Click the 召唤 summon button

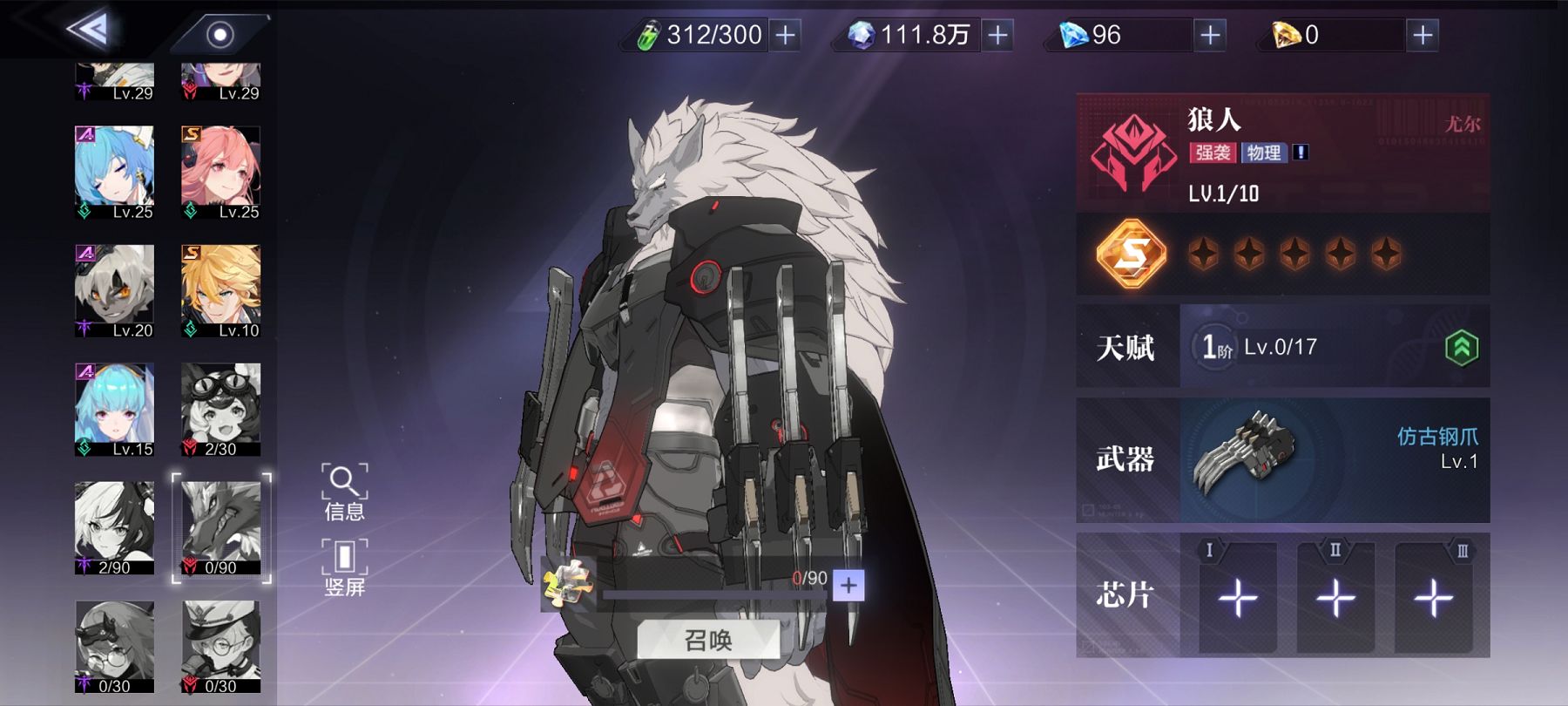coord(707,641)
